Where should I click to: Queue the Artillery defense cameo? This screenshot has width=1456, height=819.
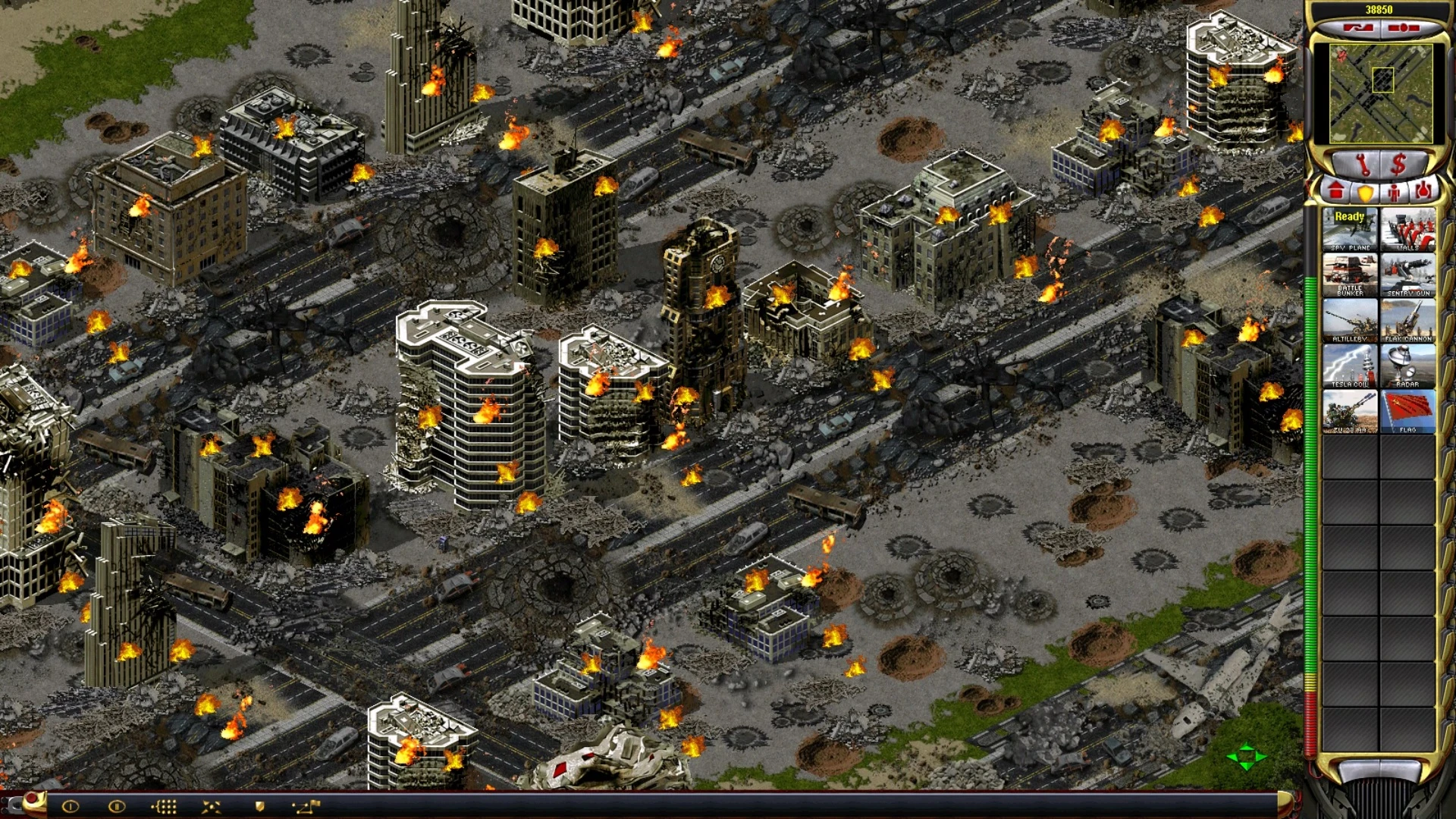click(x=1350, y=320)
